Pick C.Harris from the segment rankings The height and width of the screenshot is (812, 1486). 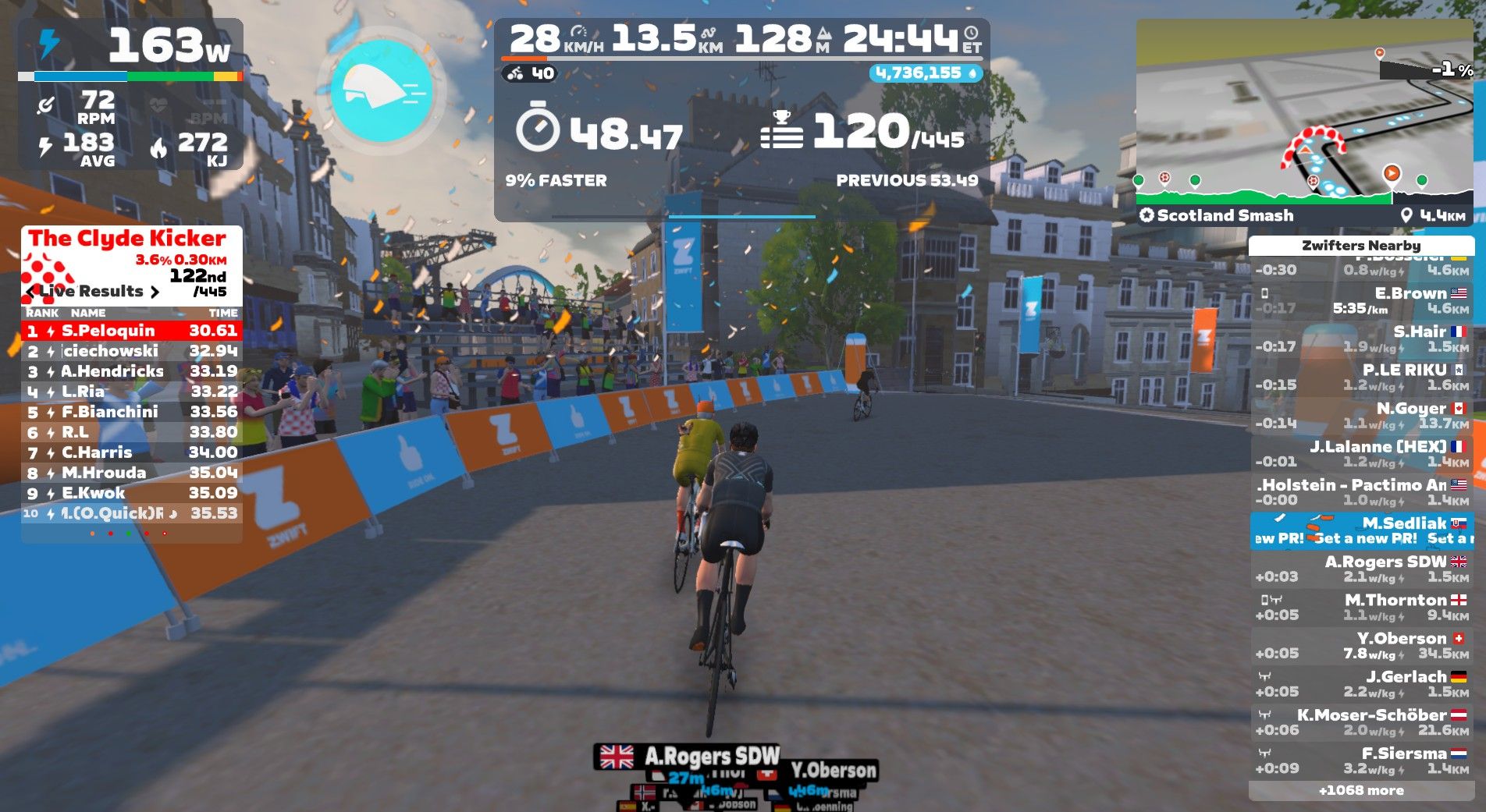[131, 452]
